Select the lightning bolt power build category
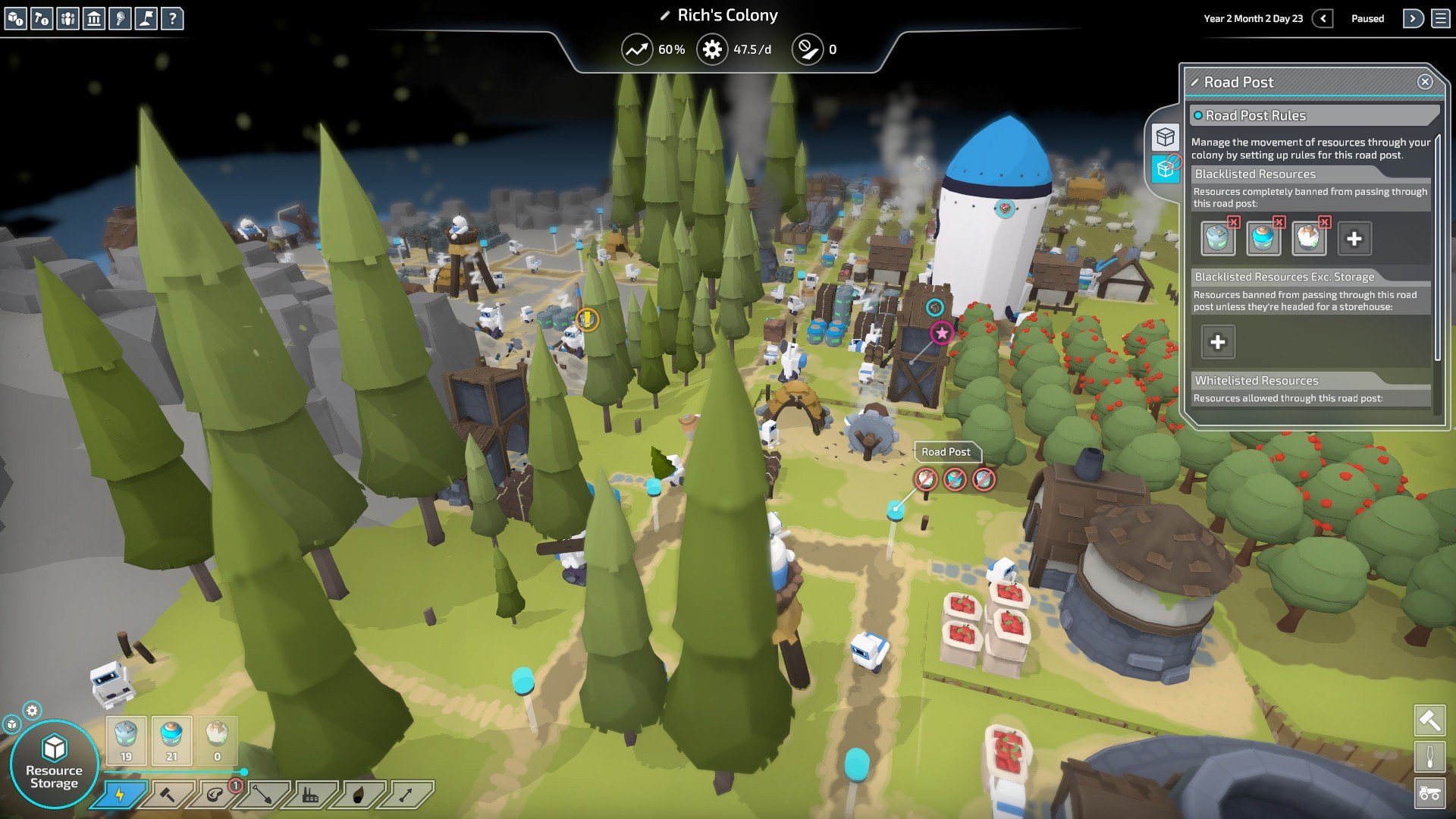 point(120,795)
